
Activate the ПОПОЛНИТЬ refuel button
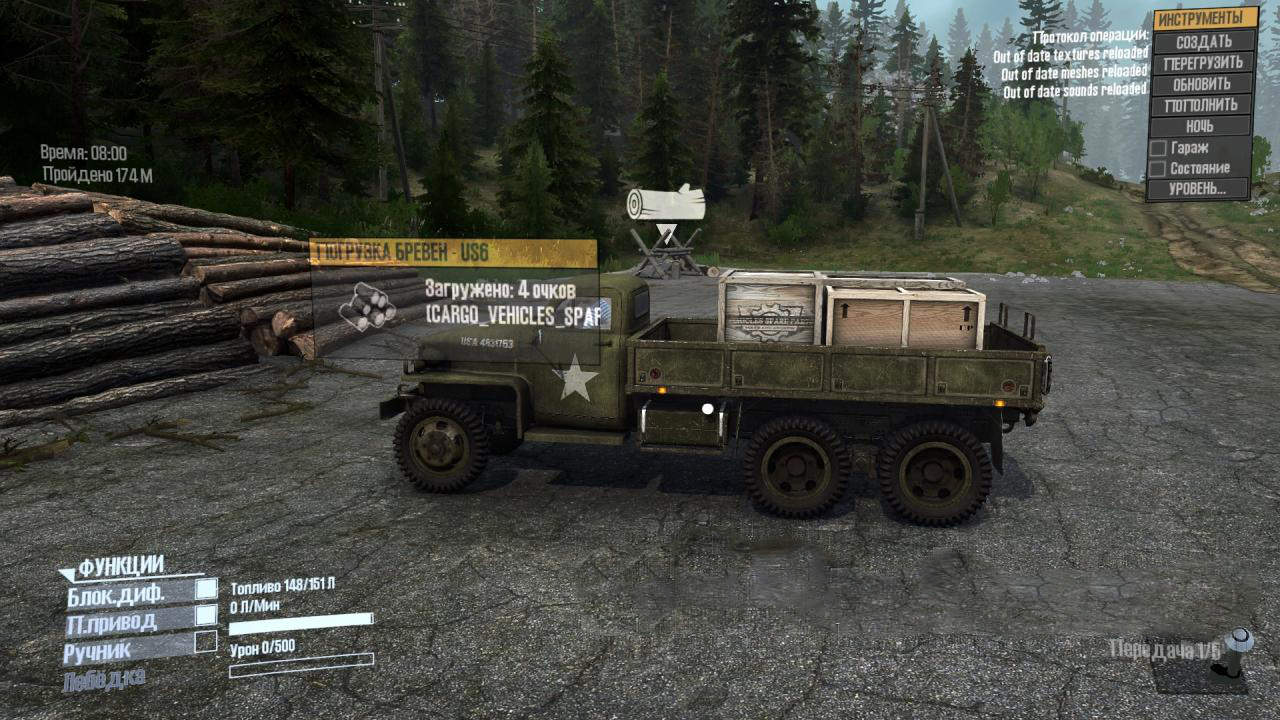pos(1201,105)
